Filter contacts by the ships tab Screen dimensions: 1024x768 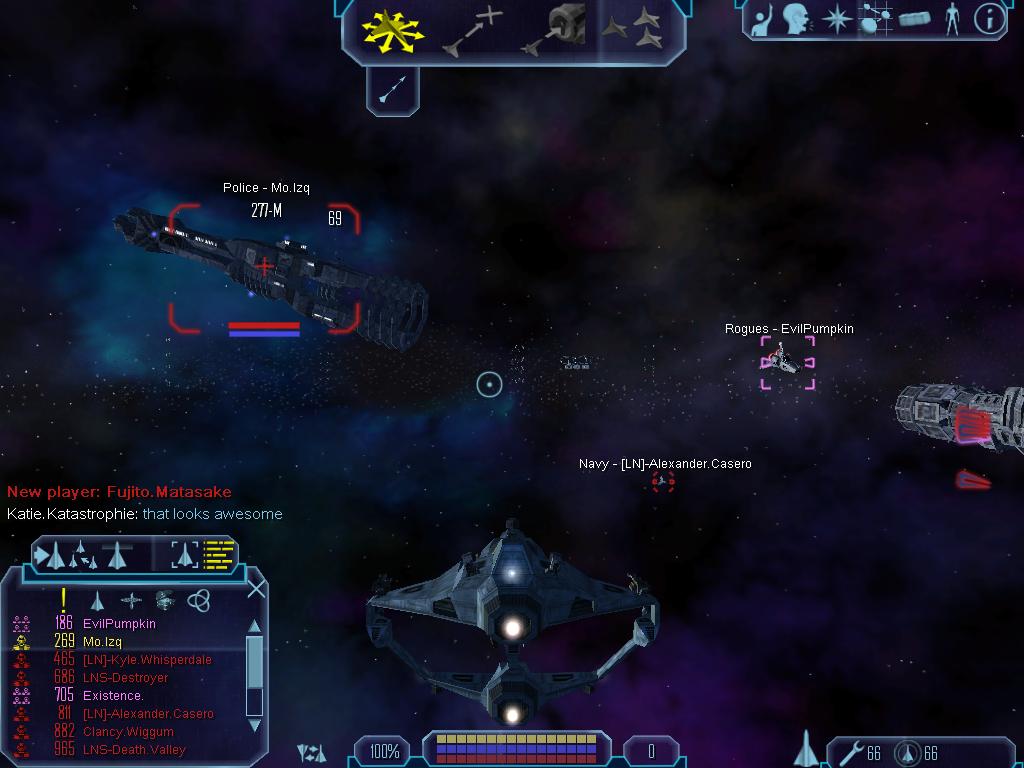click(97, 600)
